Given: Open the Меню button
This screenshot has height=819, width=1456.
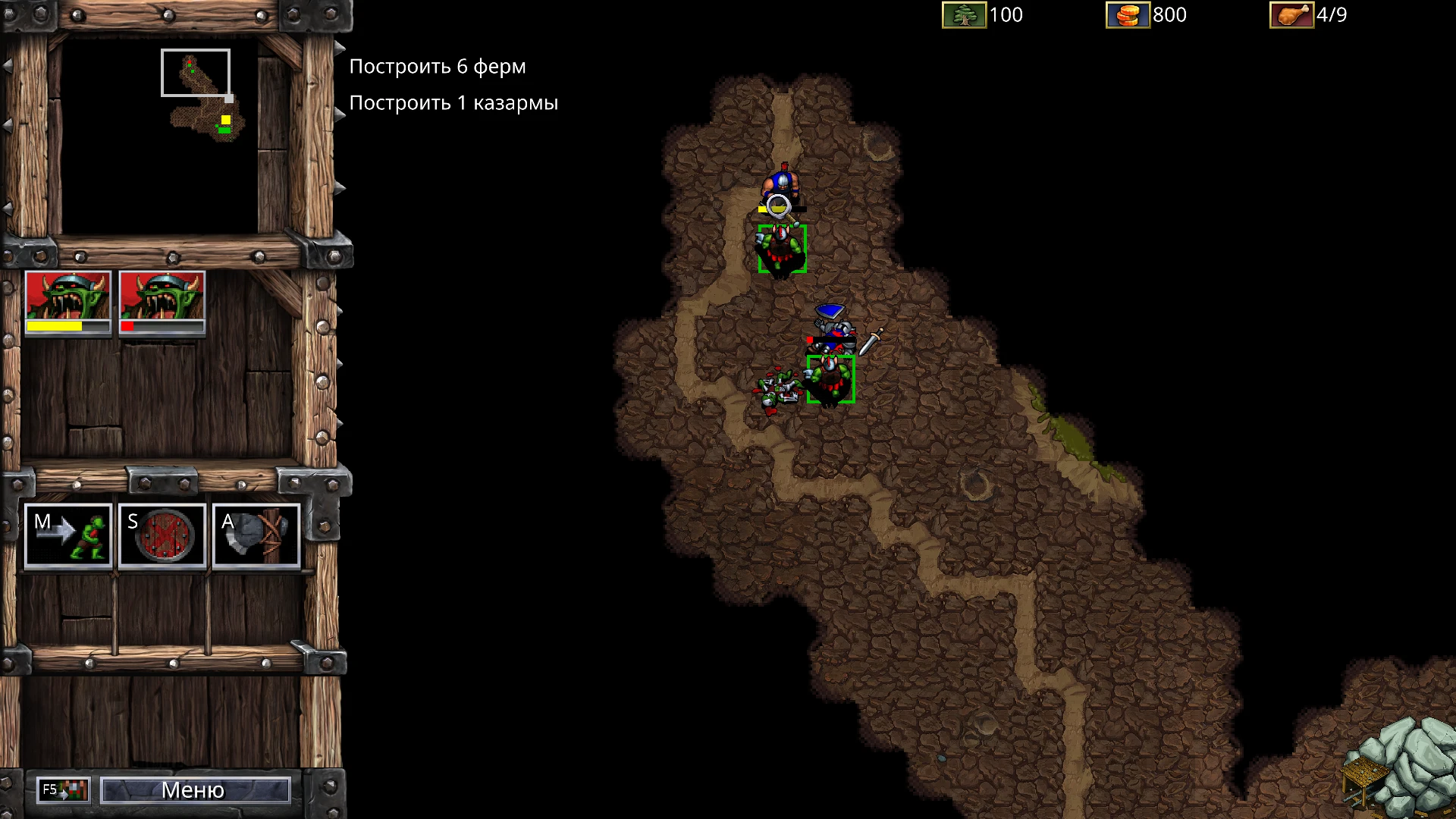Looking at the screenshot, I should (195, 790).
